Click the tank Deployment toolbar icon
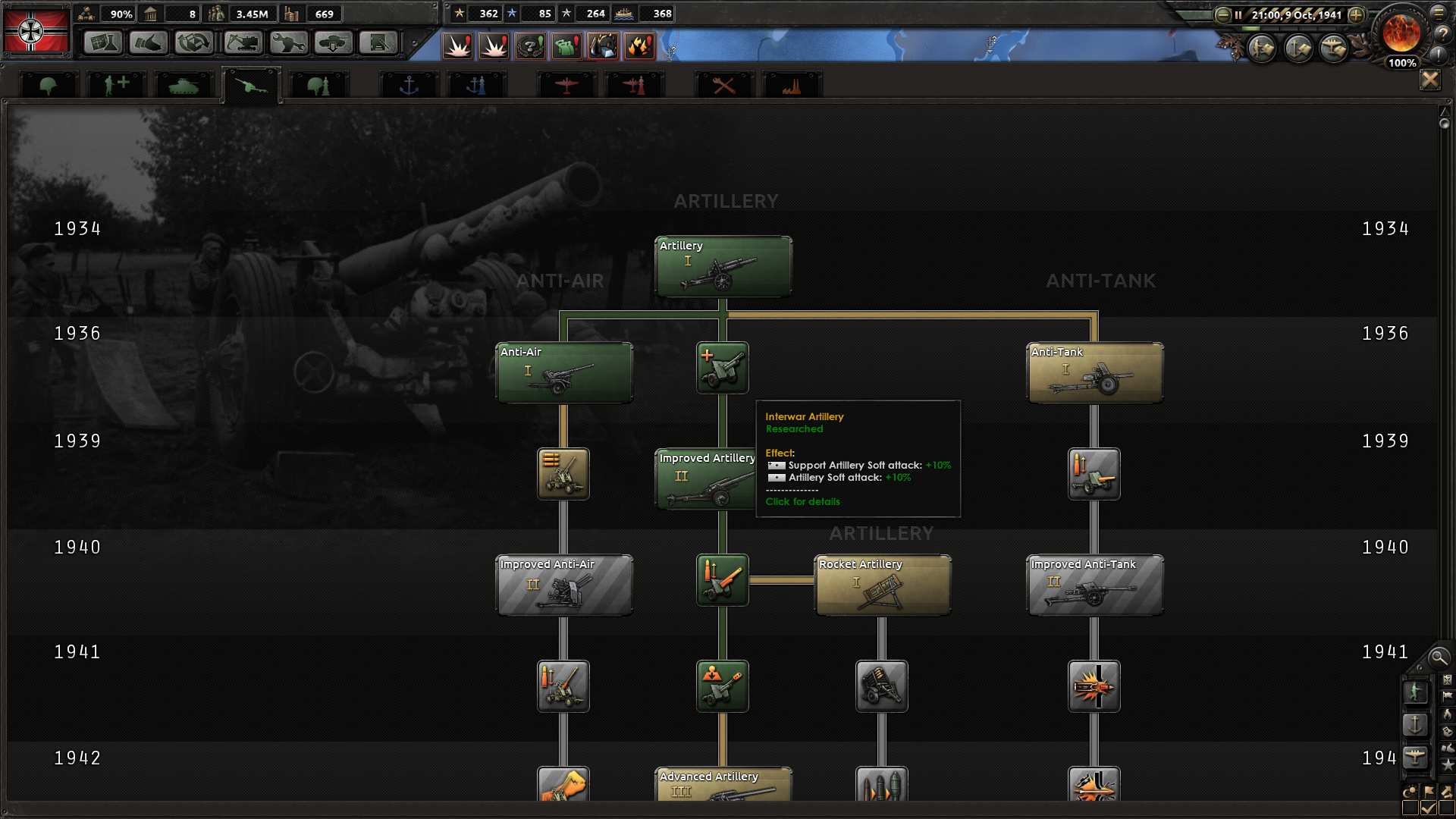This screenshot has height=819, width=1456. pos(334,43)
